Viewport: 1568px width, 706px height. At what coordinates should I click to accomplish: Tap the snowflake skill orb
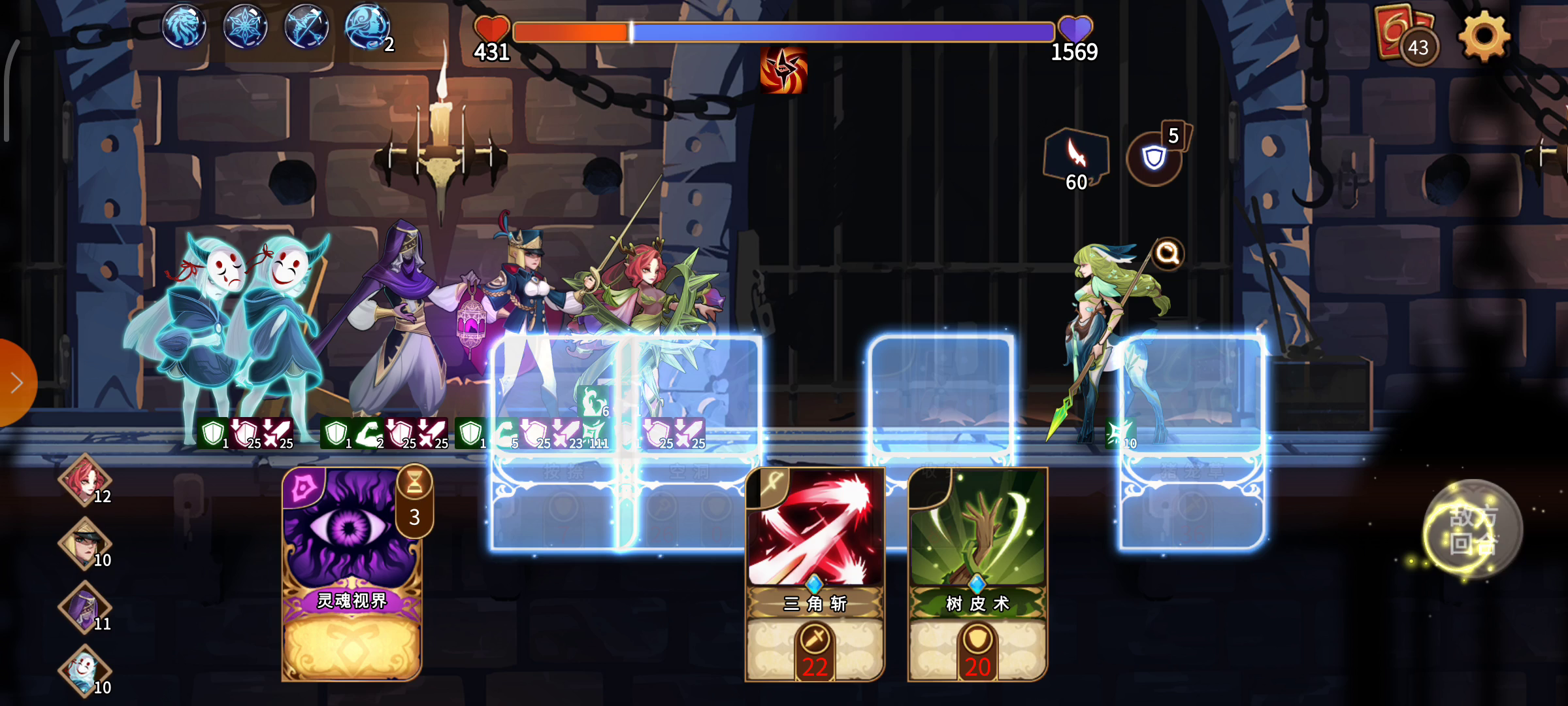click(x=246, y=27)
